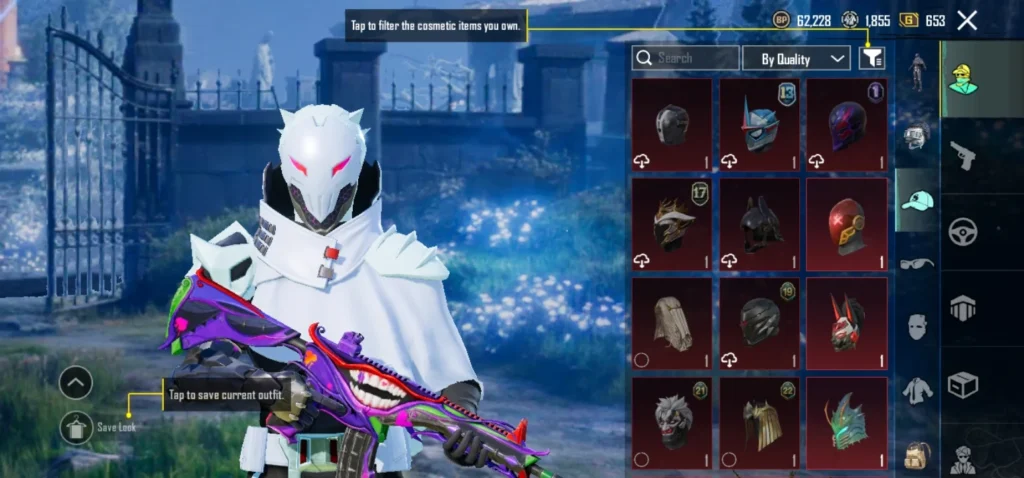The image size is (1024, 478).
Task: Click the Search field for cosmetic items
Action: point(686,58)
